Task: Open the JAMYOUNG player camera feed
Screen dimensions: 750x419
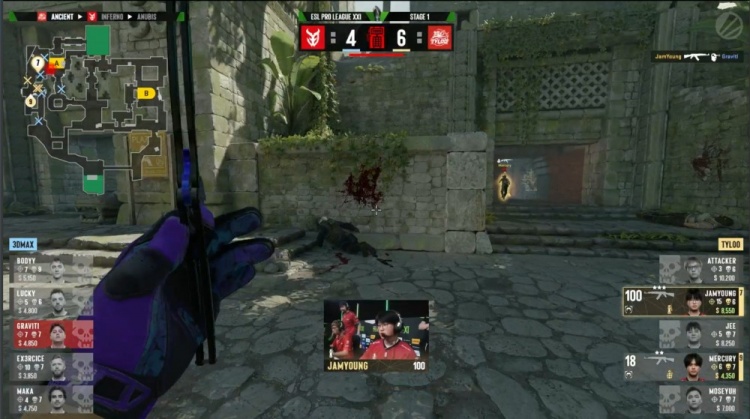Action: 376,335
